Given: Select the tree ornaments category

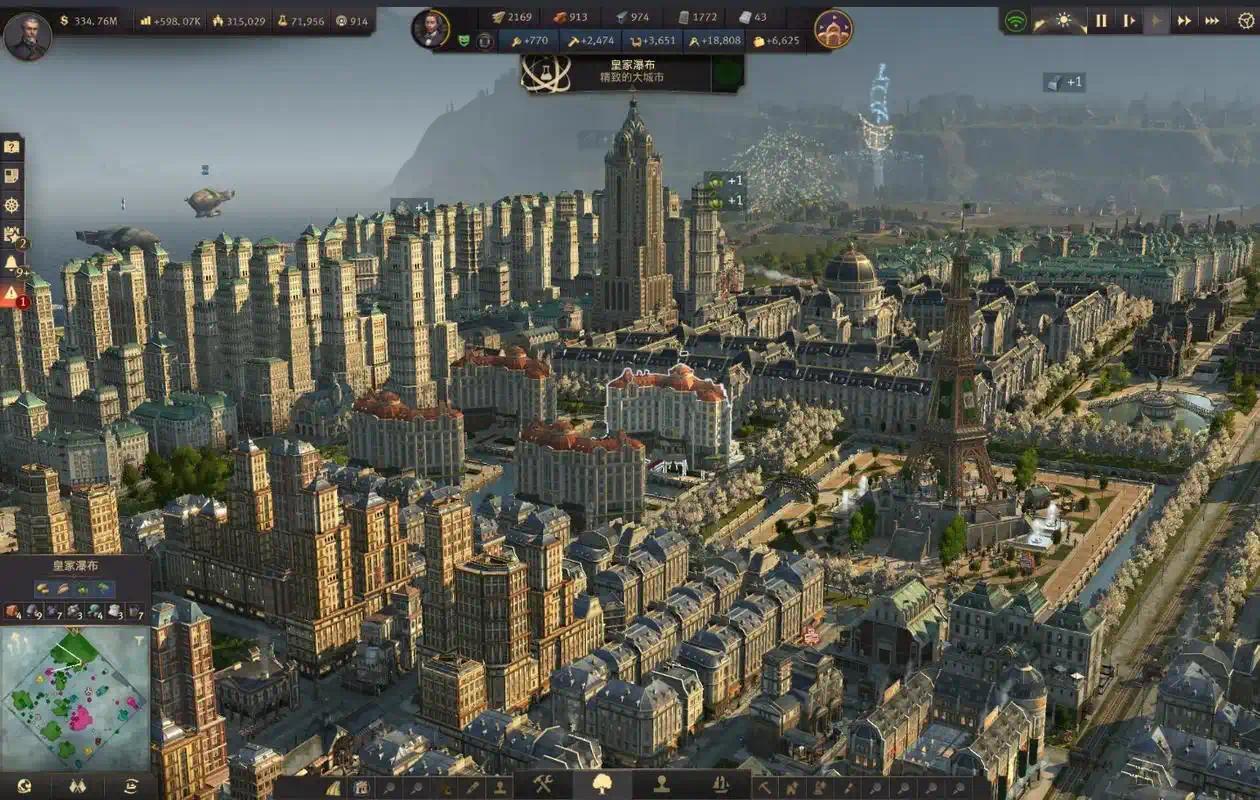Looking at the screenshot, I should pyautogui.click(x=603, y=784).
